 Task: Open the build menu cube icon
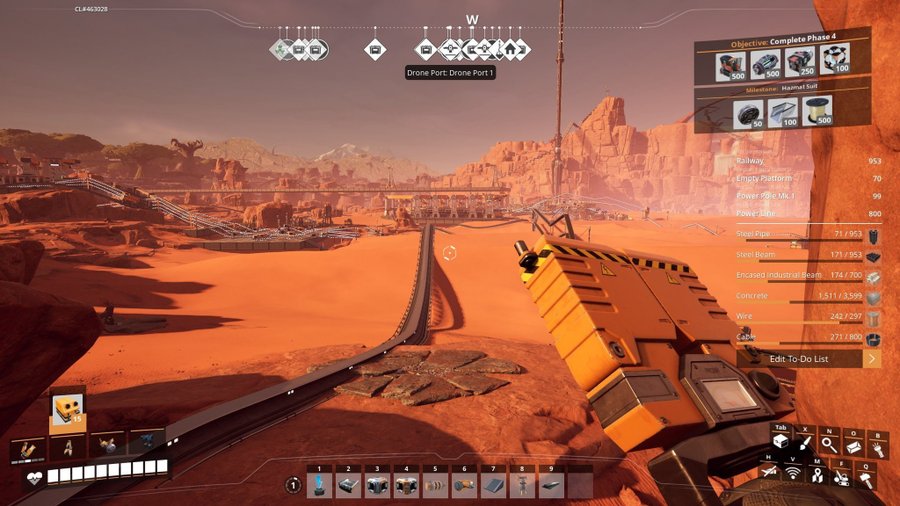pyautogui.click(x=780, y=441)
